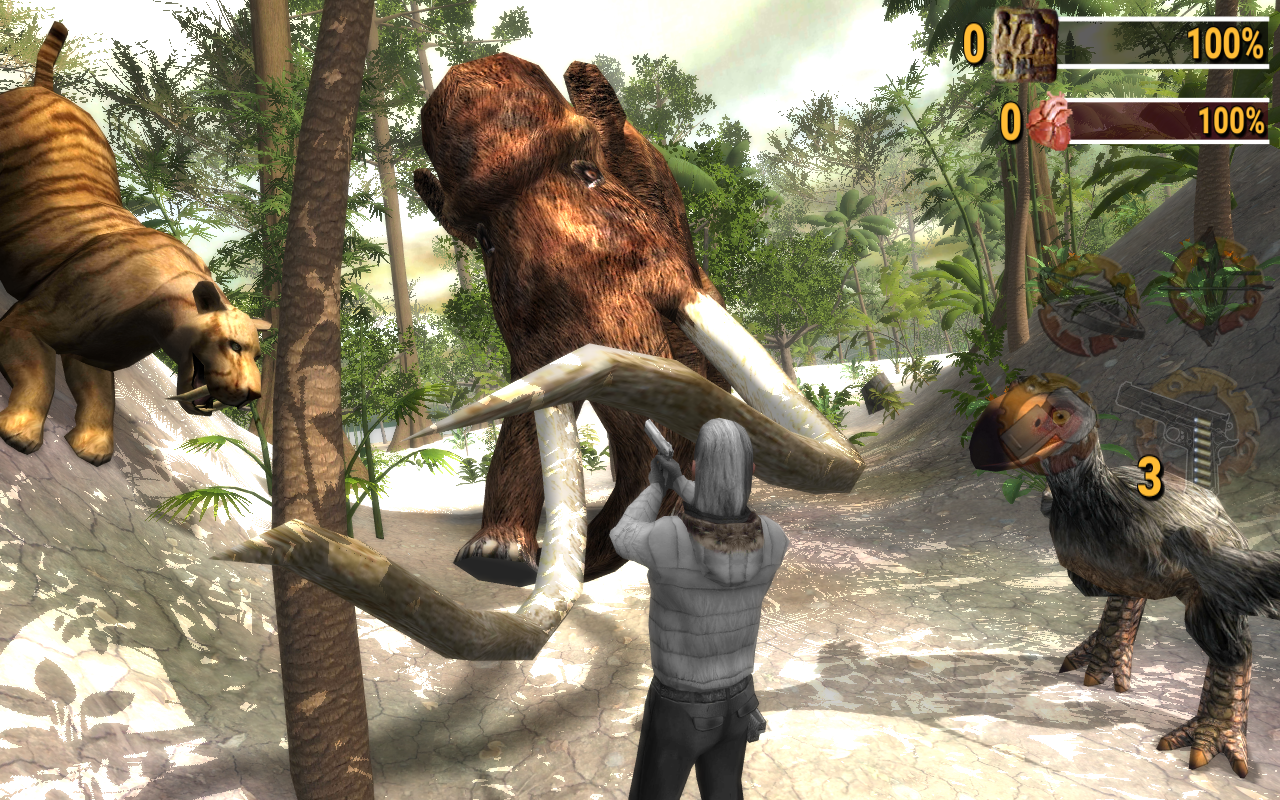Toggle the spear as active weapon
The image size is (1280, 800).
pos(1210,290)
